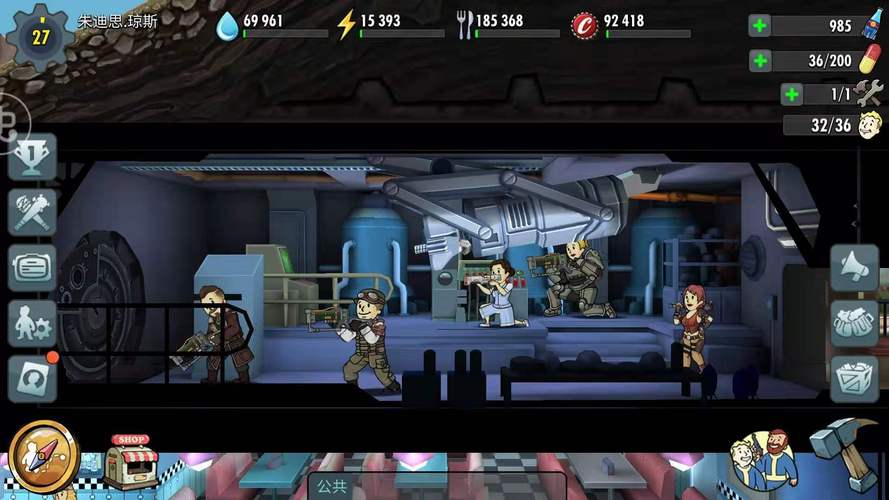This screenshot has width=889, height=500.
Task: Open the trophy objectives panel
Action: coord(33,157)
